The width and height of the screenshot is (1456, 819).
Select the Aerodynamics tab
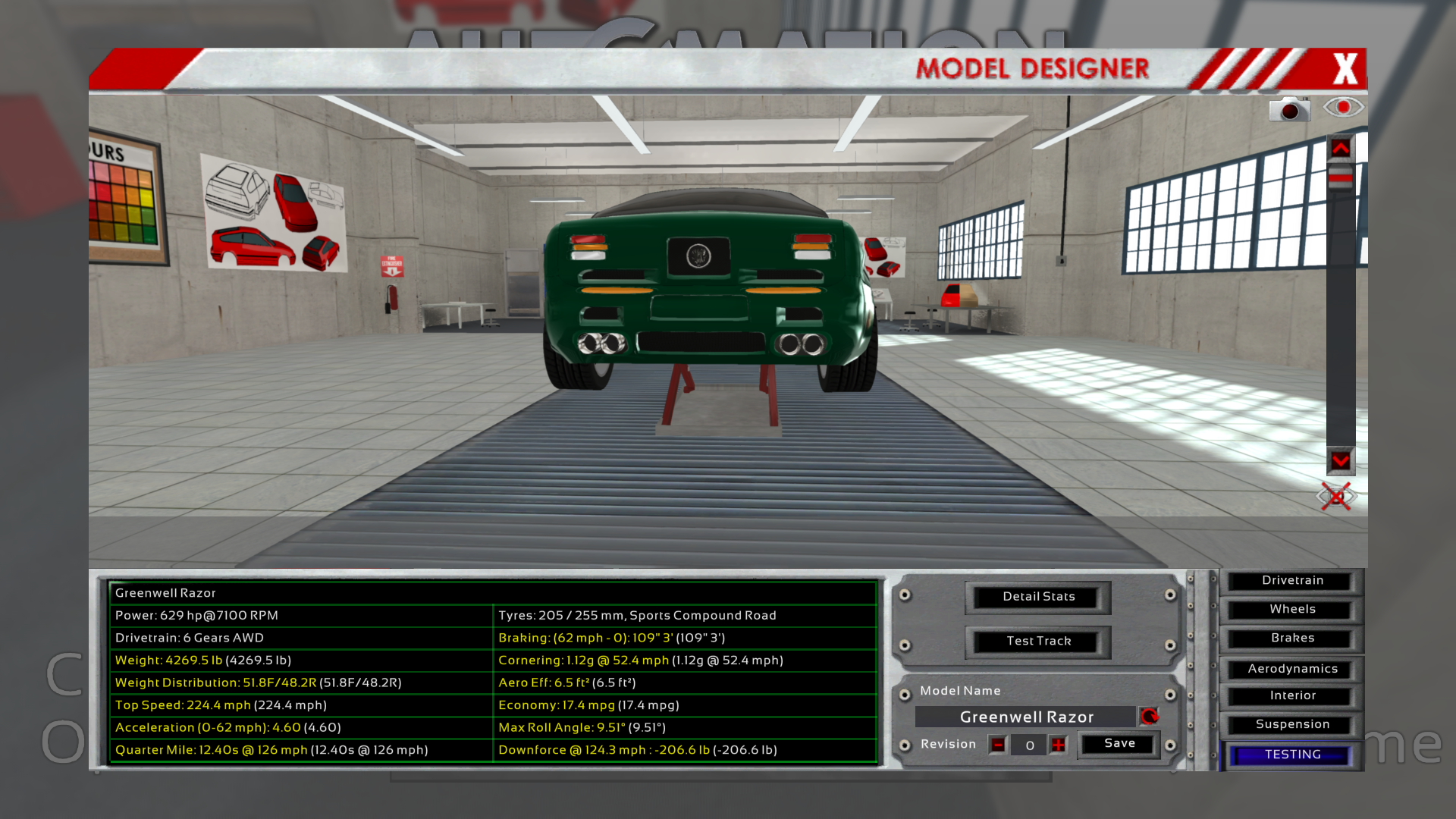pyautogui.click(x=1292, y=669)
